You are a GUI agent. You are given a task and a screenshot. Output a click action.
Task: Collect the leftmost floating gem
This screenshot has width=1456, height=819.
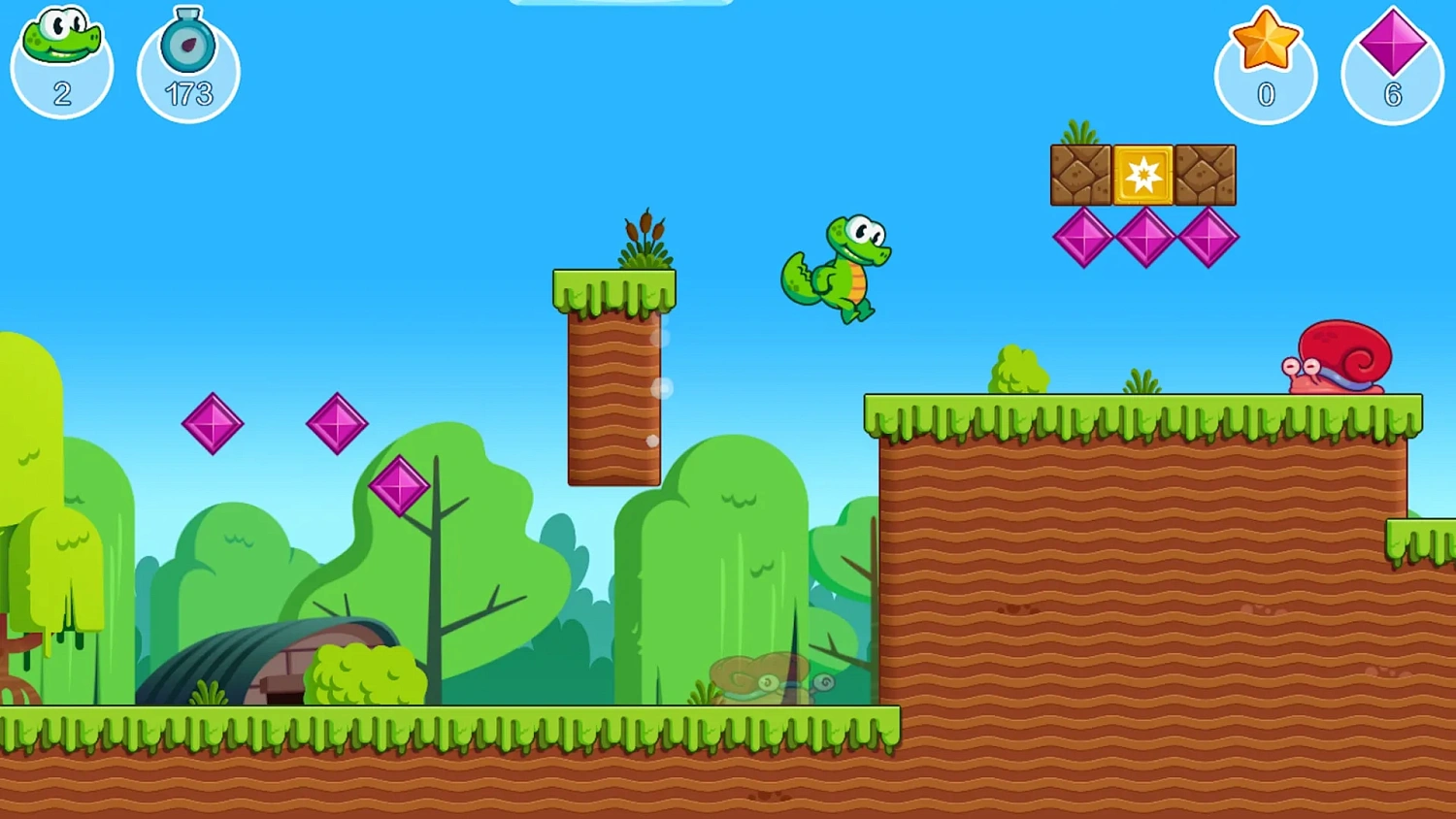214,424
